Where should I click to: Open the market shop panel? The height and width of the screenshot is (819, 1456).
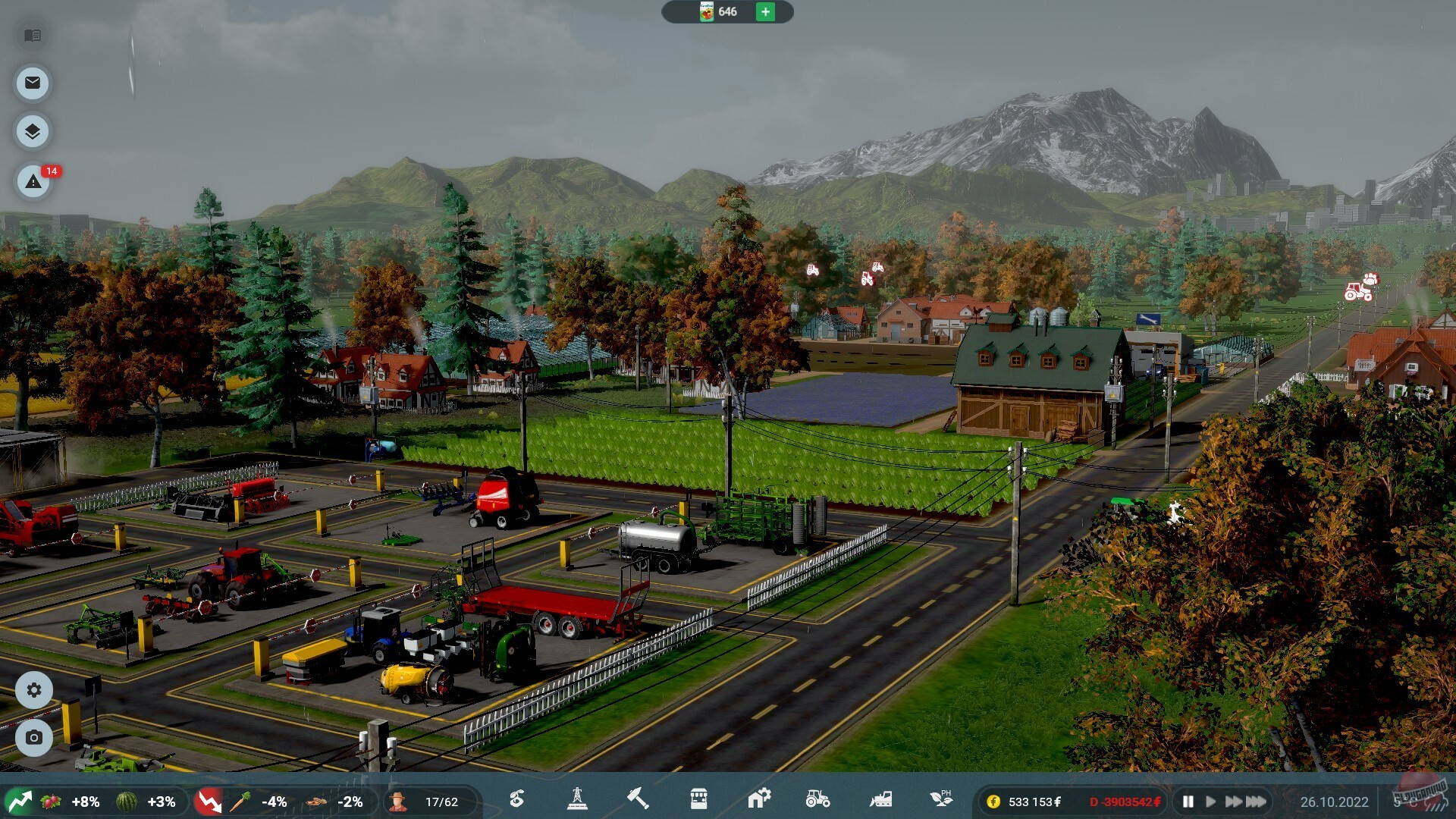point(698,801)
